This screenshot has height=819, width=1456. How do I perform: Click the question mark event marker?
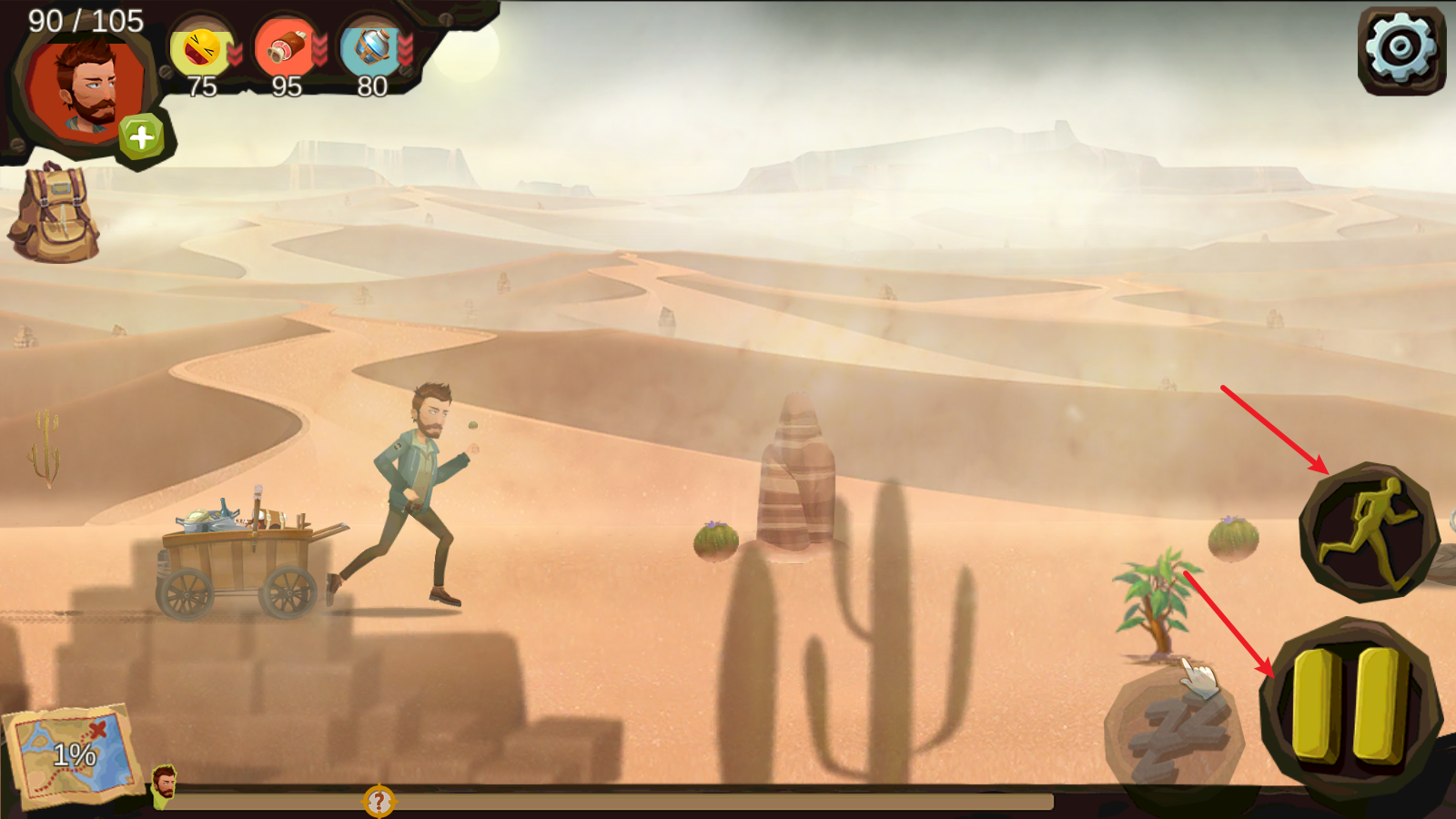point(379,802)
